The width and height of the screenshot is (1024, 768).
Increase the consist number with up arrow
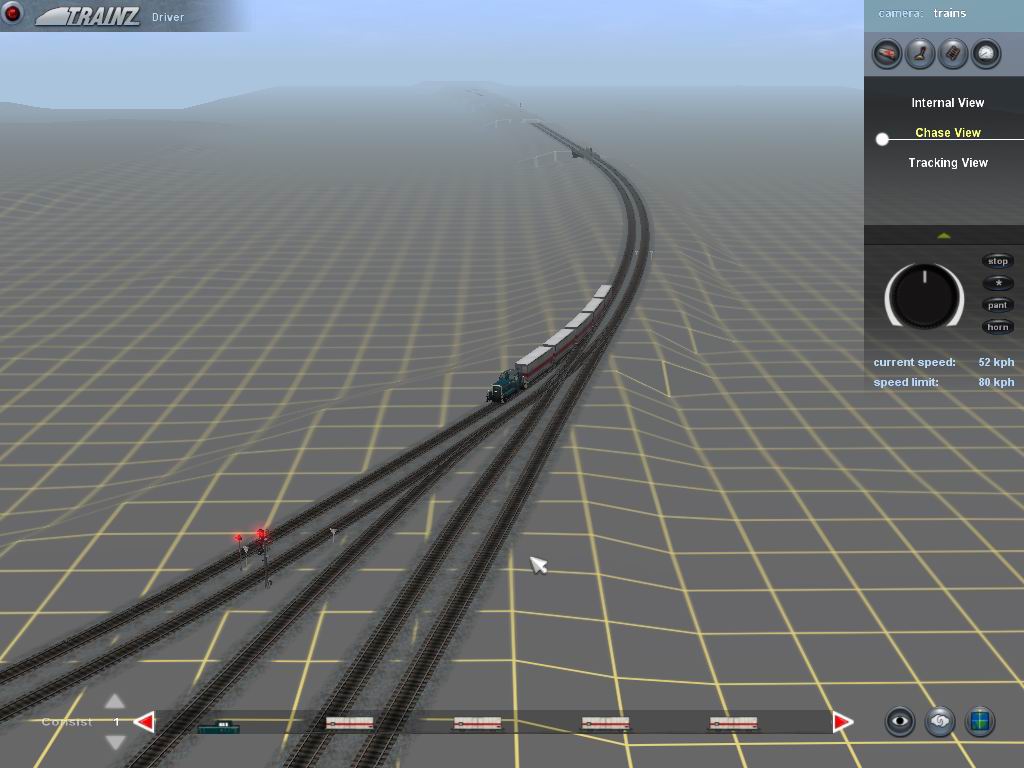tap(115, 702)
